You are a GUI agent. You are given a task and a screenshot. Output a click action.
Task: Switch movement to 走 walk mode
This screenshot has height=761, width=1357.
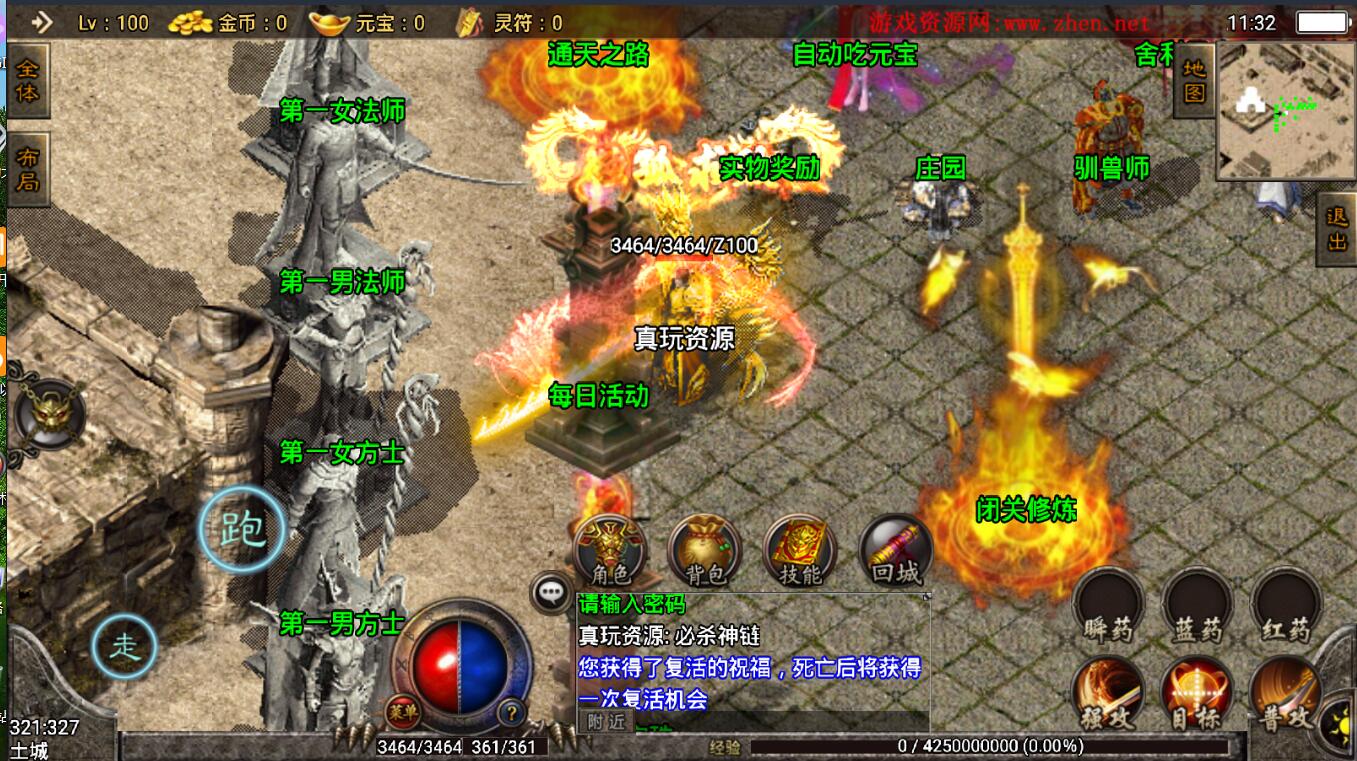(x=125, y=647)
